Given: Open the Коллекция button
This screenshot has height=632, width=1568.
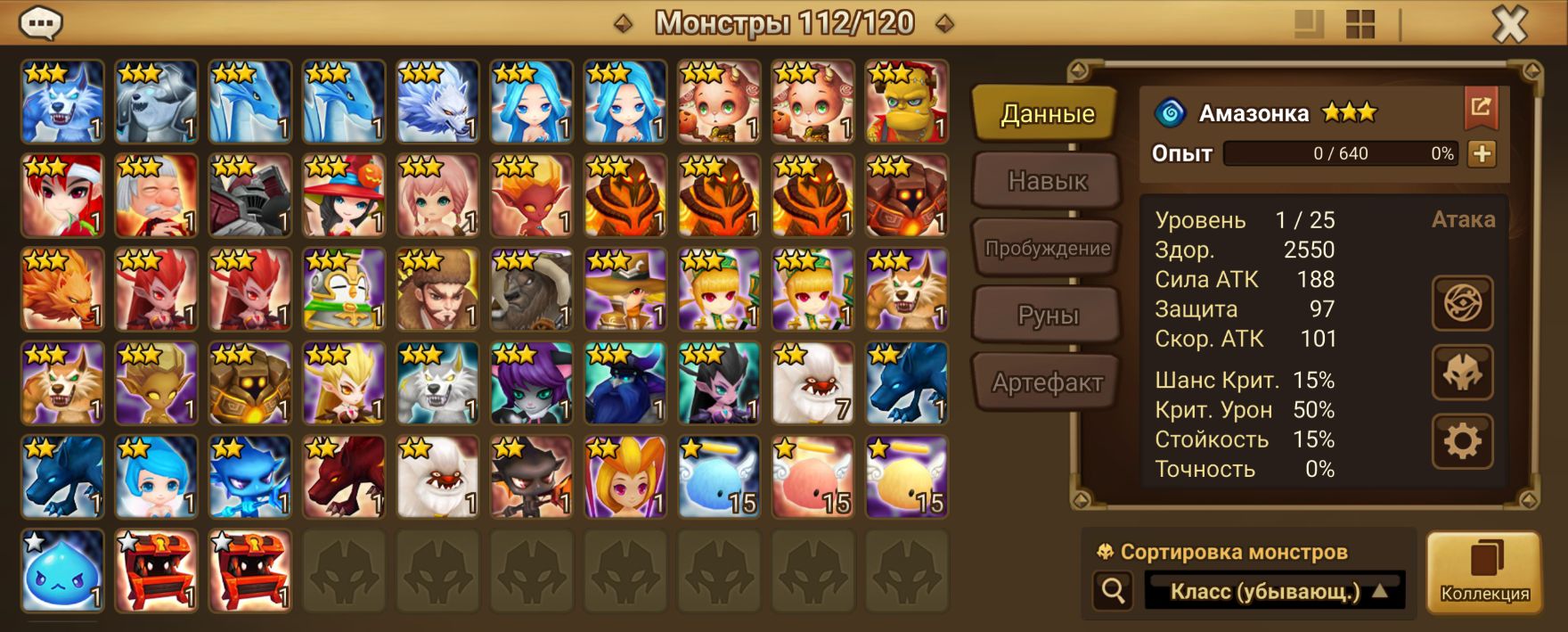Looking at the screenshot, I should coord(1484,572).
